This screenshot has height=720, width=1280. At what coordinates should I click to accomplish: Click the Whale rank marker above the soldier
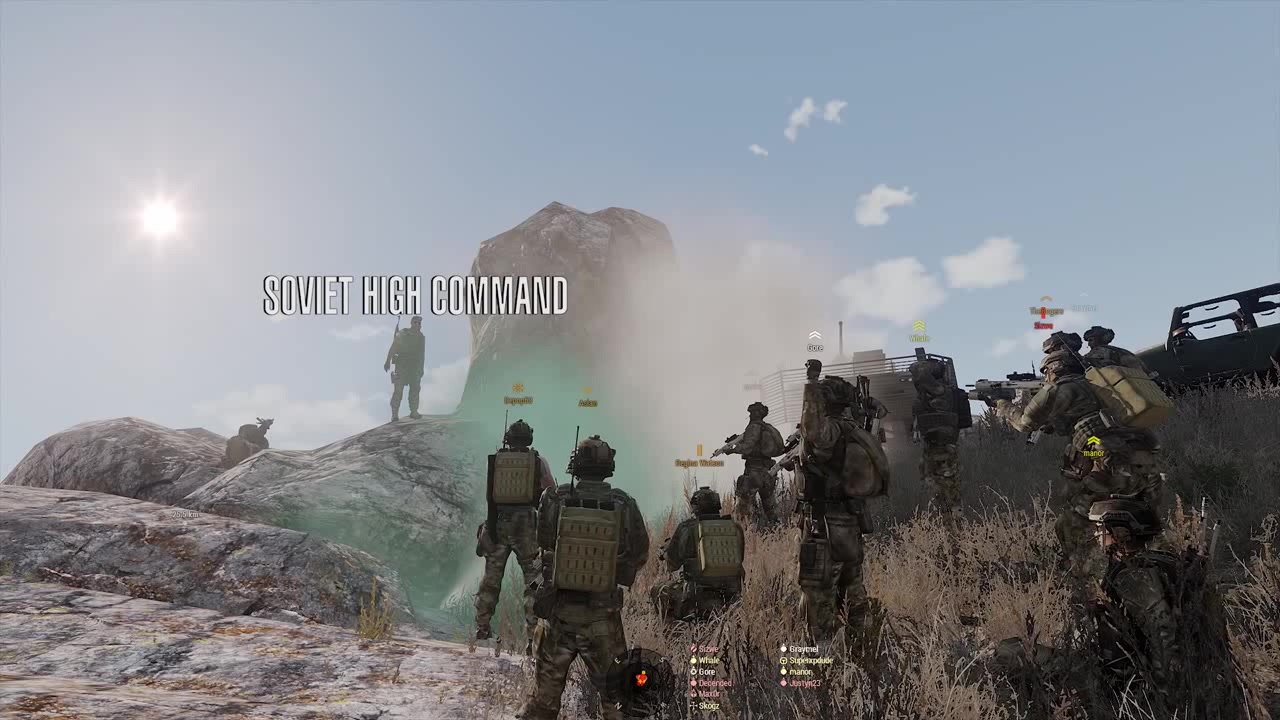click(x=918, y=327)
